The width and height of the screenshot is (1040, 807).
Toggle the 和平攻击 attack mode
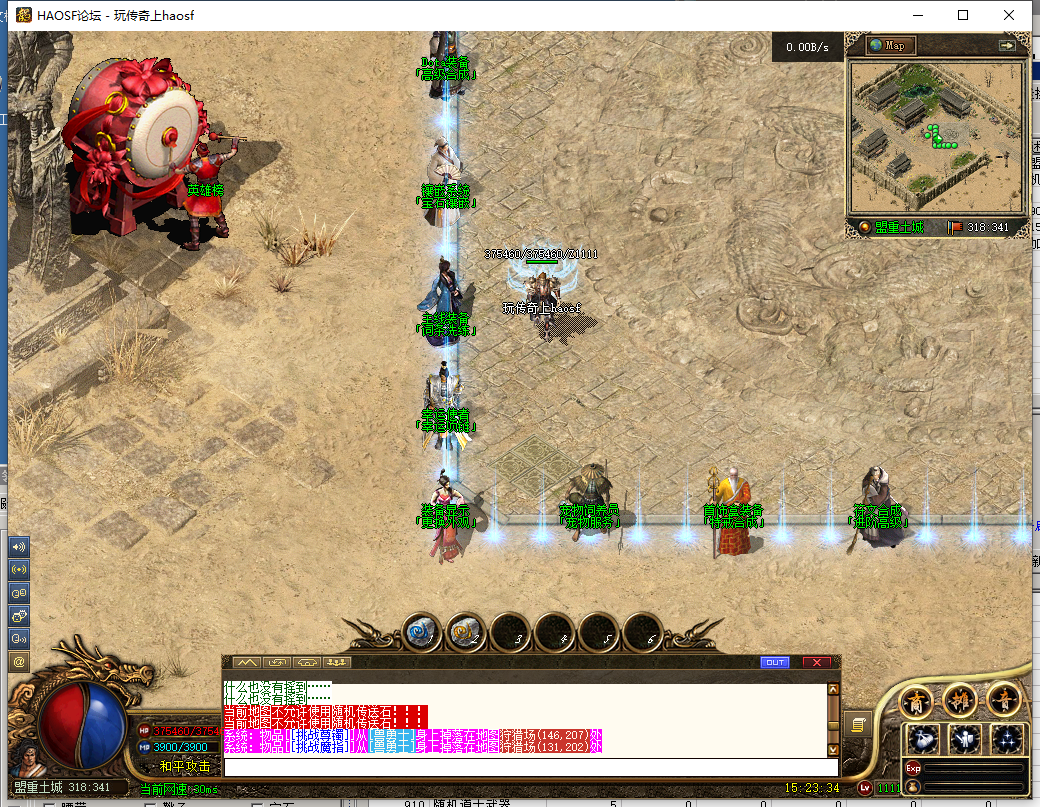184,766
